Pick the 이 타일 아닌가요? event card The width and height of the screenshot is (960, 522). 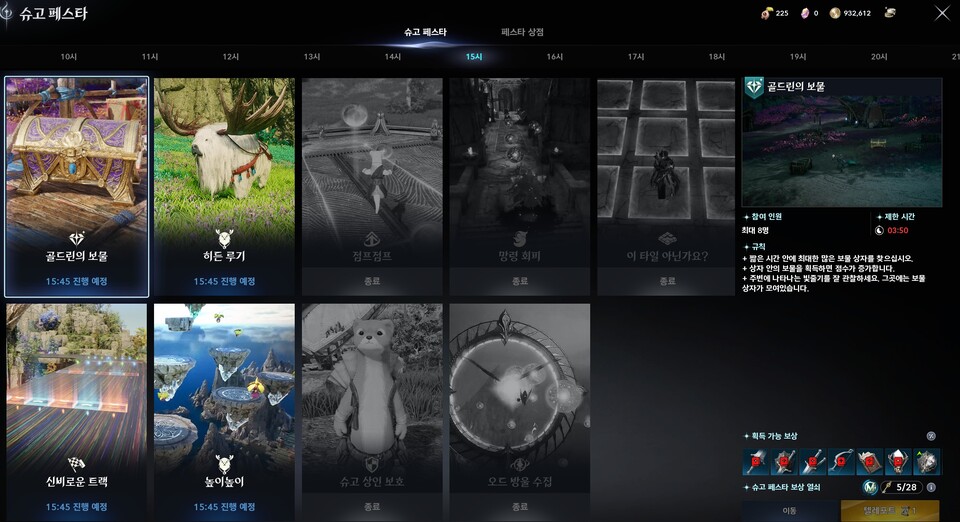(667, 187)
